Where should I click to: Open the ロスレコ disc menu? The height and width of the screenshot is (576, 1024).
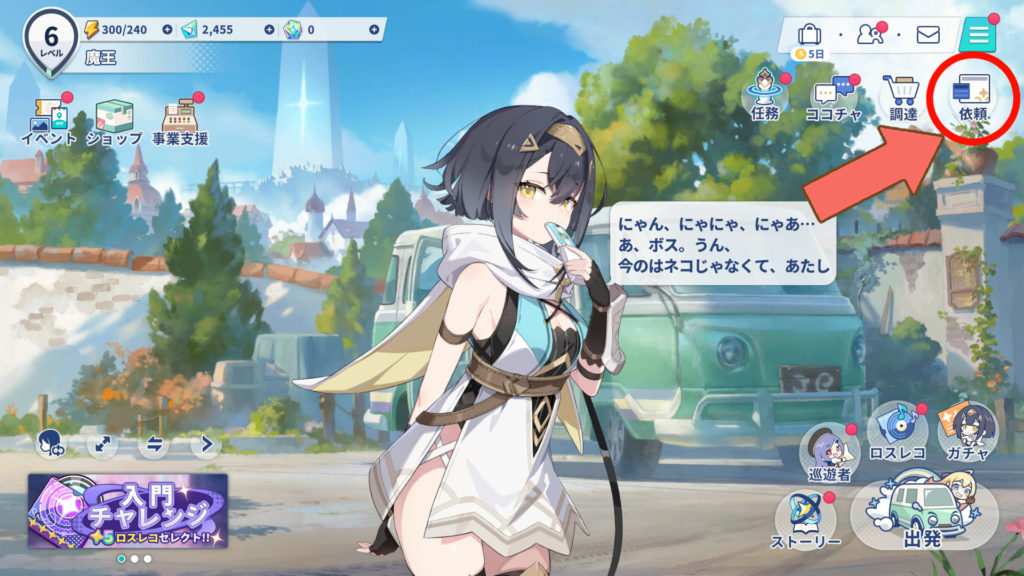pyautogui.click(x=897, y=437)
